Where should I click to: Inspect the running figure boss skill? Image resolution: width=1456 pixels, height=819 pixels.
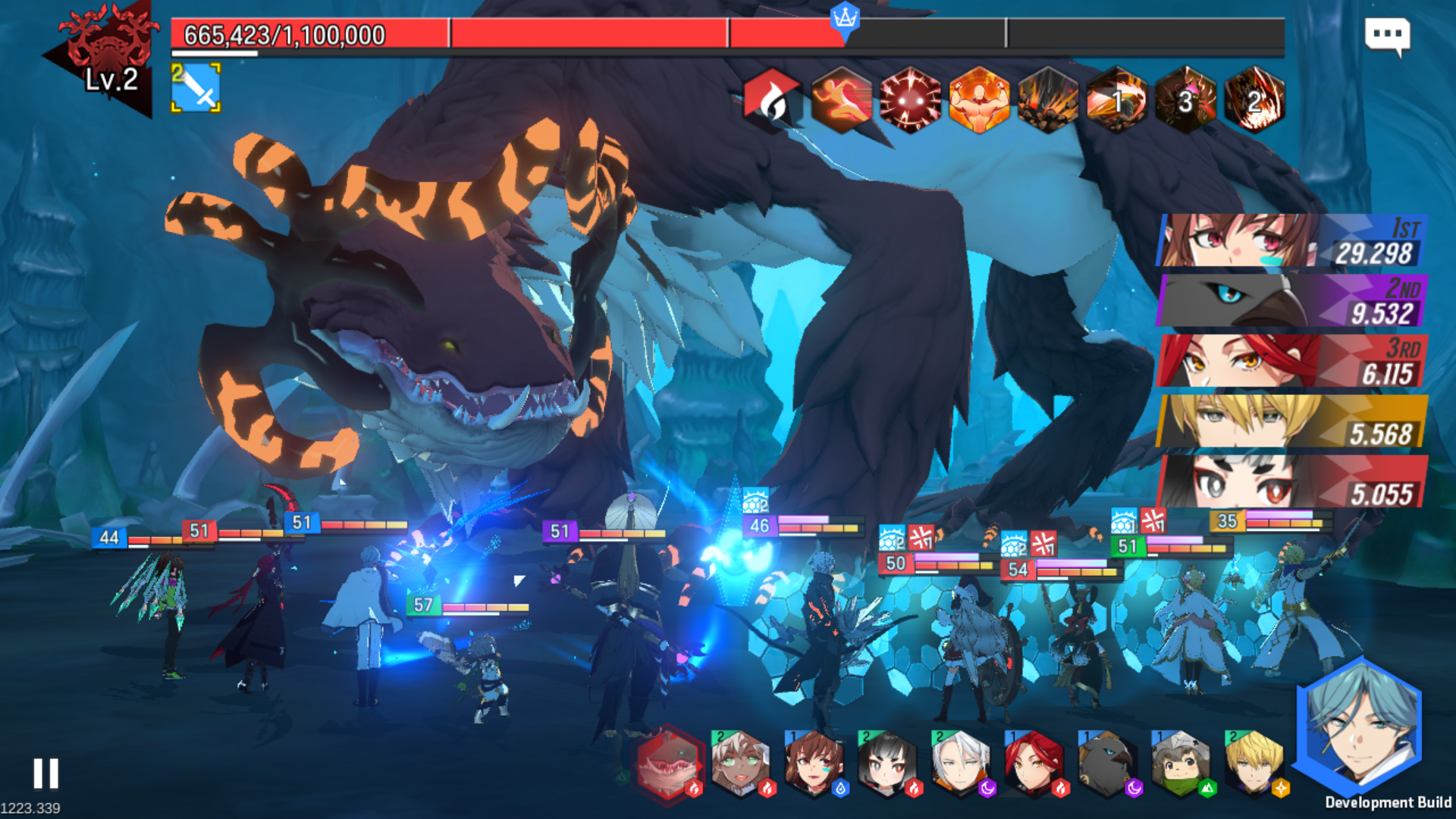(x=841, y=100)
